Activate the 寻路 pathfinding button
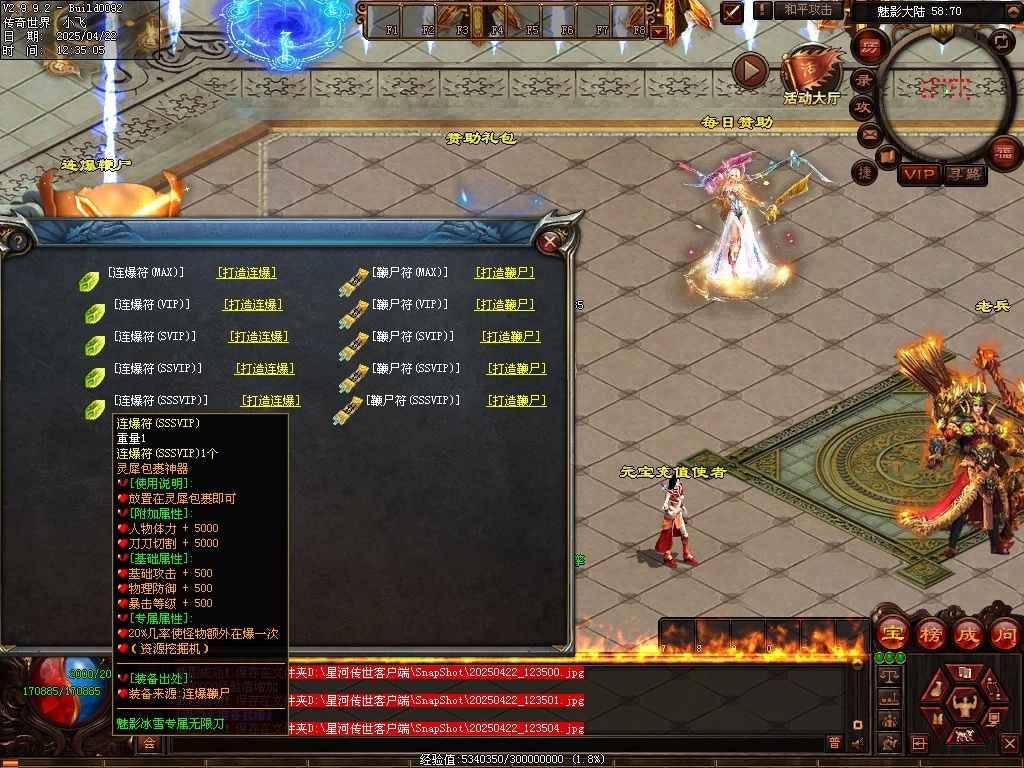This screenshot has height=768, width=1024. click(964, 174)
